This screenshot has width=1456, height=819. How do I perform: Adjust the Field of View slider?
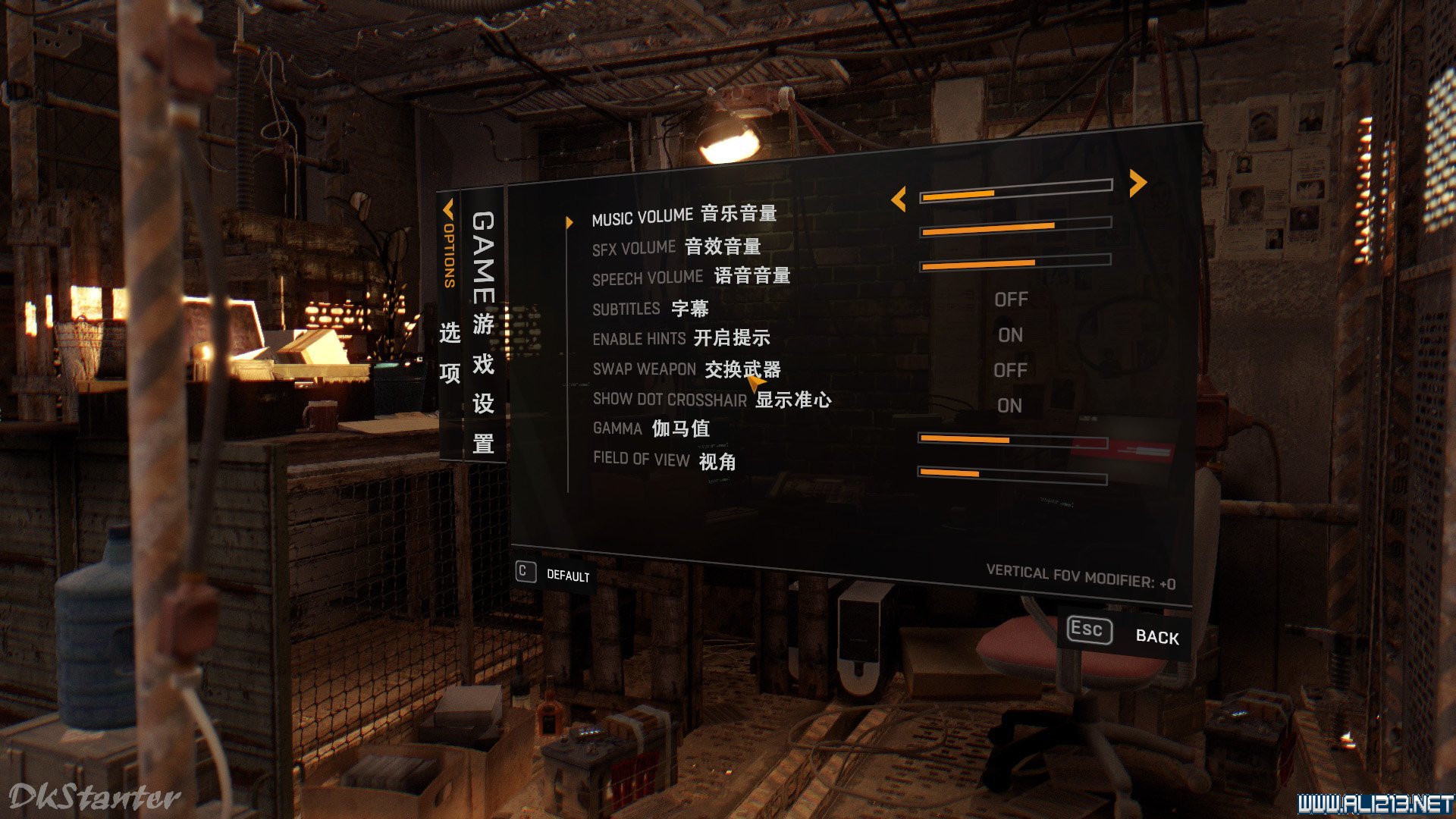[x=1012, y=476]
